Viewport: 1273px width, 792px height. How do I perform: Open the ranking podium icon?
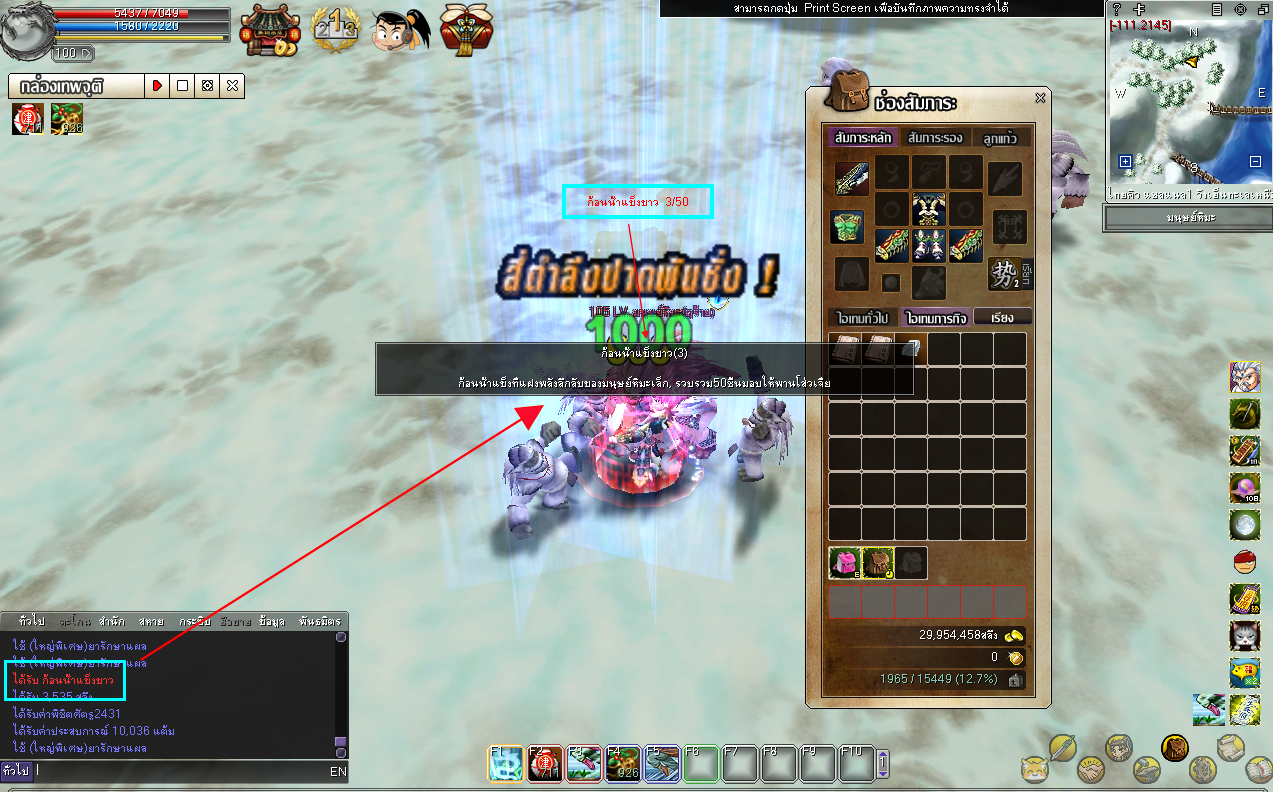[334, 30]
